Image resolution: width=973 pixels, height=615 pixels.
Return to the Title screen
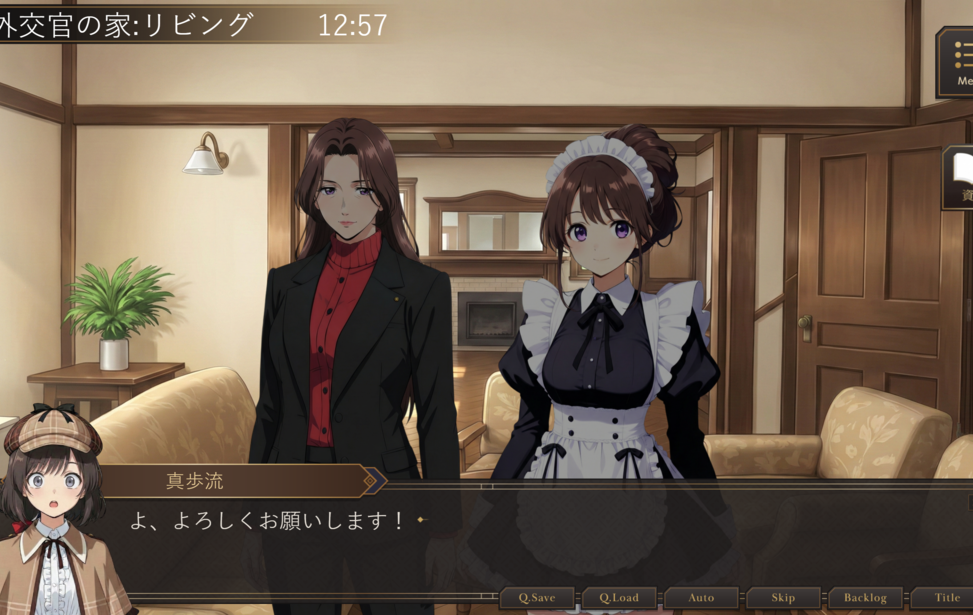pyautogui.click(x=946, y=598)
